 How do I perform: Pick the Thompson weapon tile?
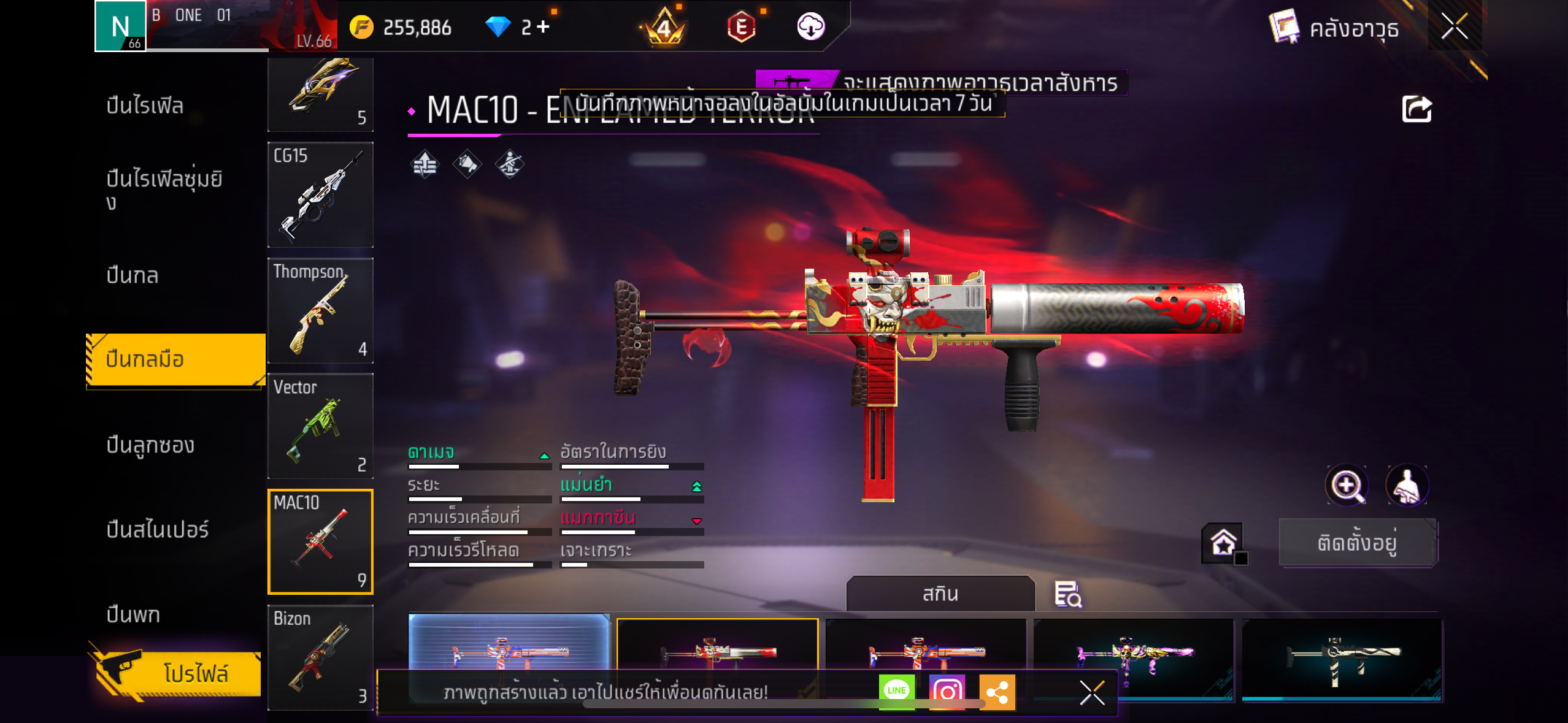(x=320, y=310)
